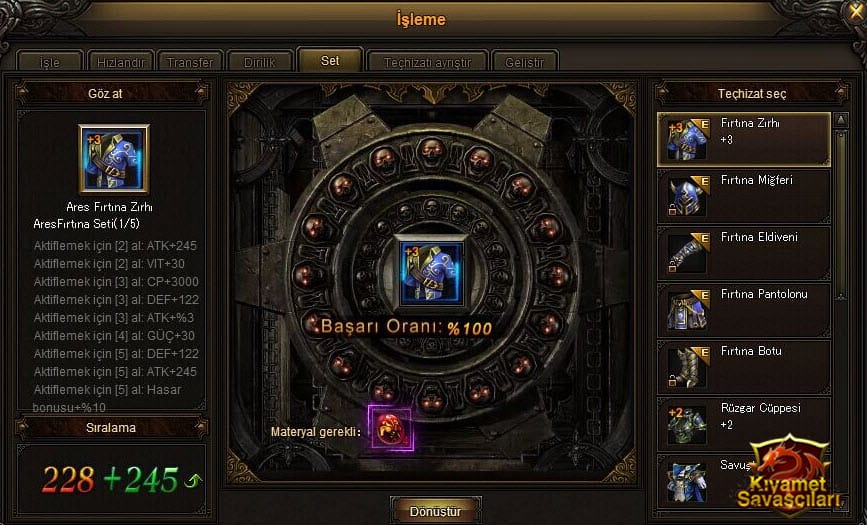The width and height of the screenshot is (867, 525).
Task: Select Fırtına Zırhı +3 from equipment list
Action: pyautogui.click(x=744, y=139)
